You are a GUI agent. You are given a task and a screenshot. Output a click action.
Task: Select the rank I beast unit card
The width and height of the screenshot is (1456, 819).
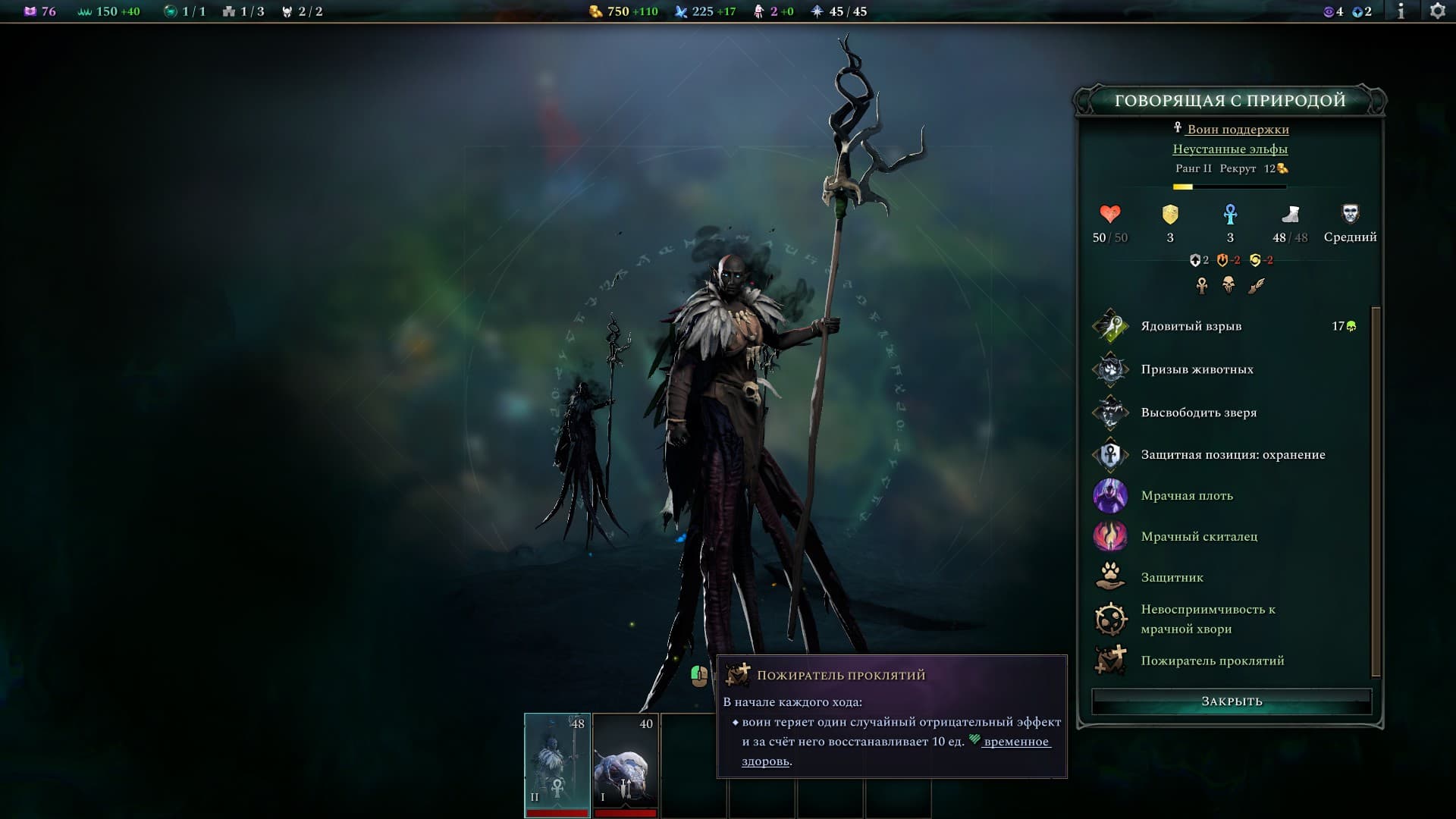coord(625,762)
